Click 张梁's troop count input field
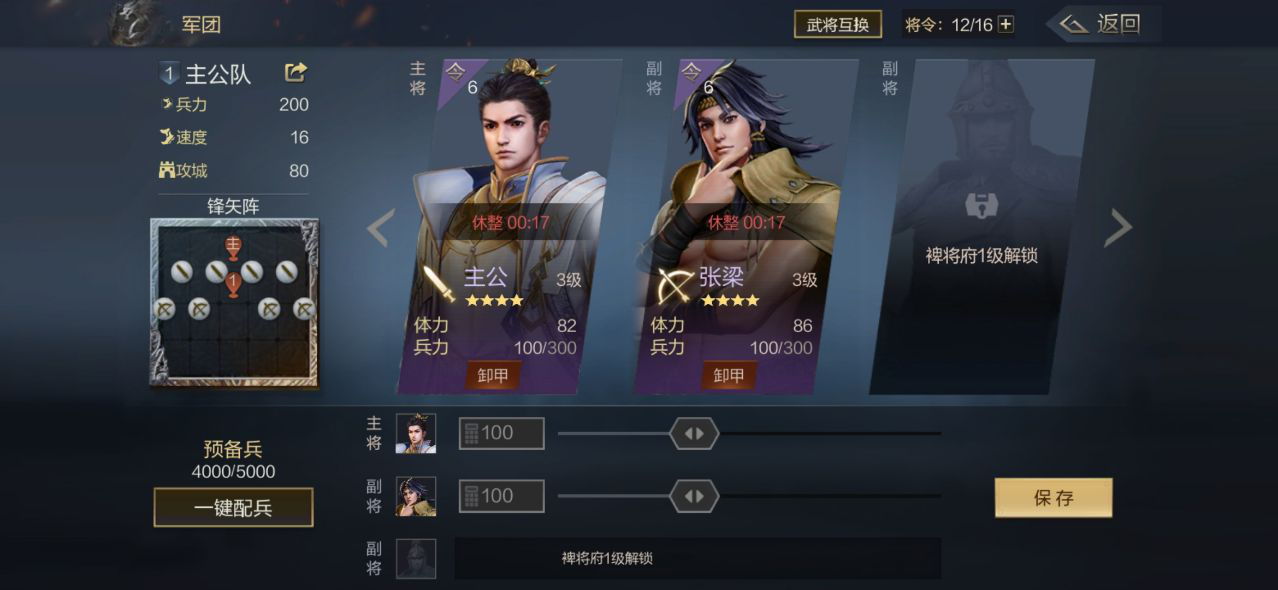The width and height of the screenshot is (1278, 590). pyautogui.click(x=502, y=496)
